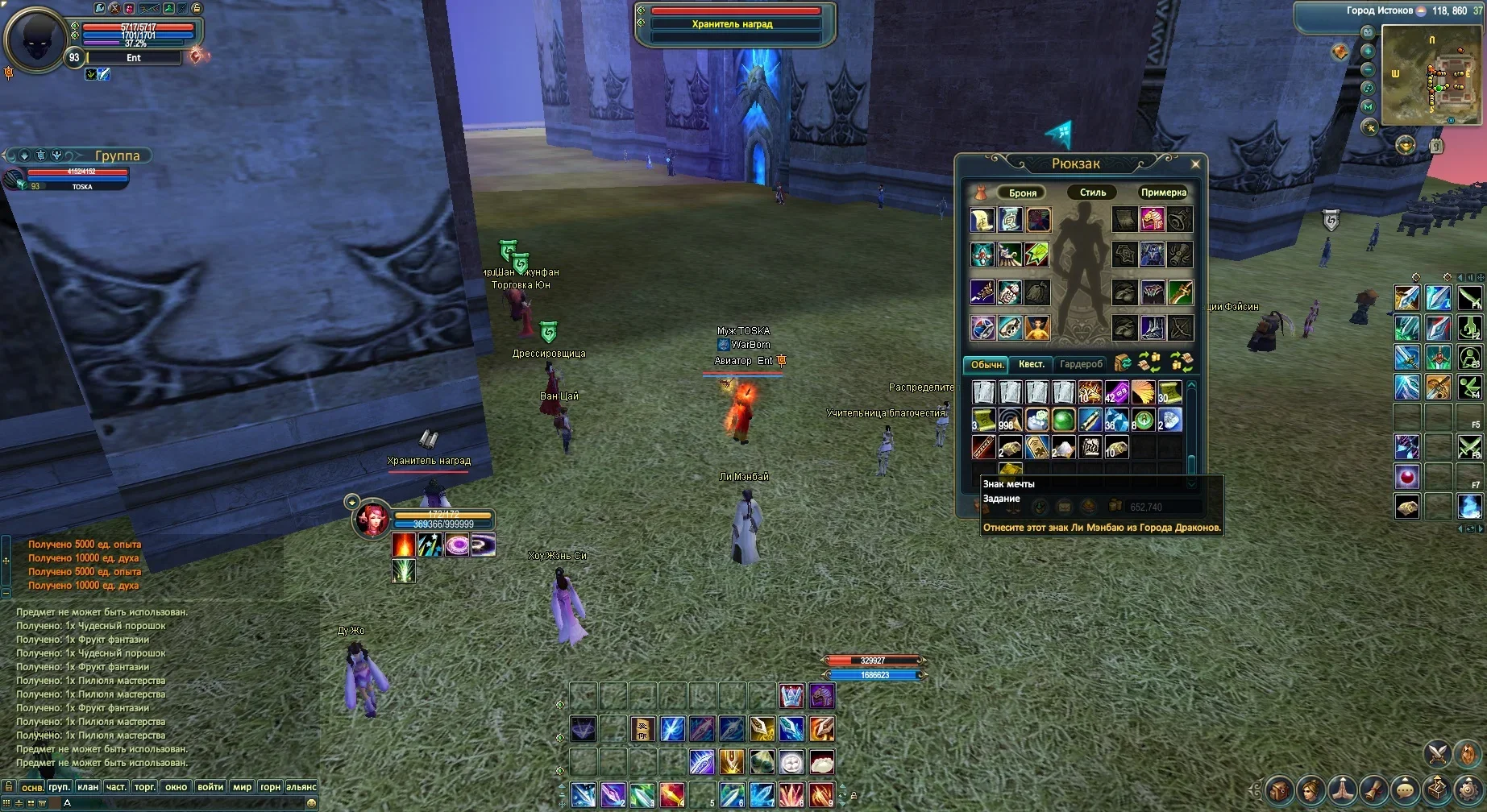
Task: Click the minimap of Город Истоков
Action: 1431,75
